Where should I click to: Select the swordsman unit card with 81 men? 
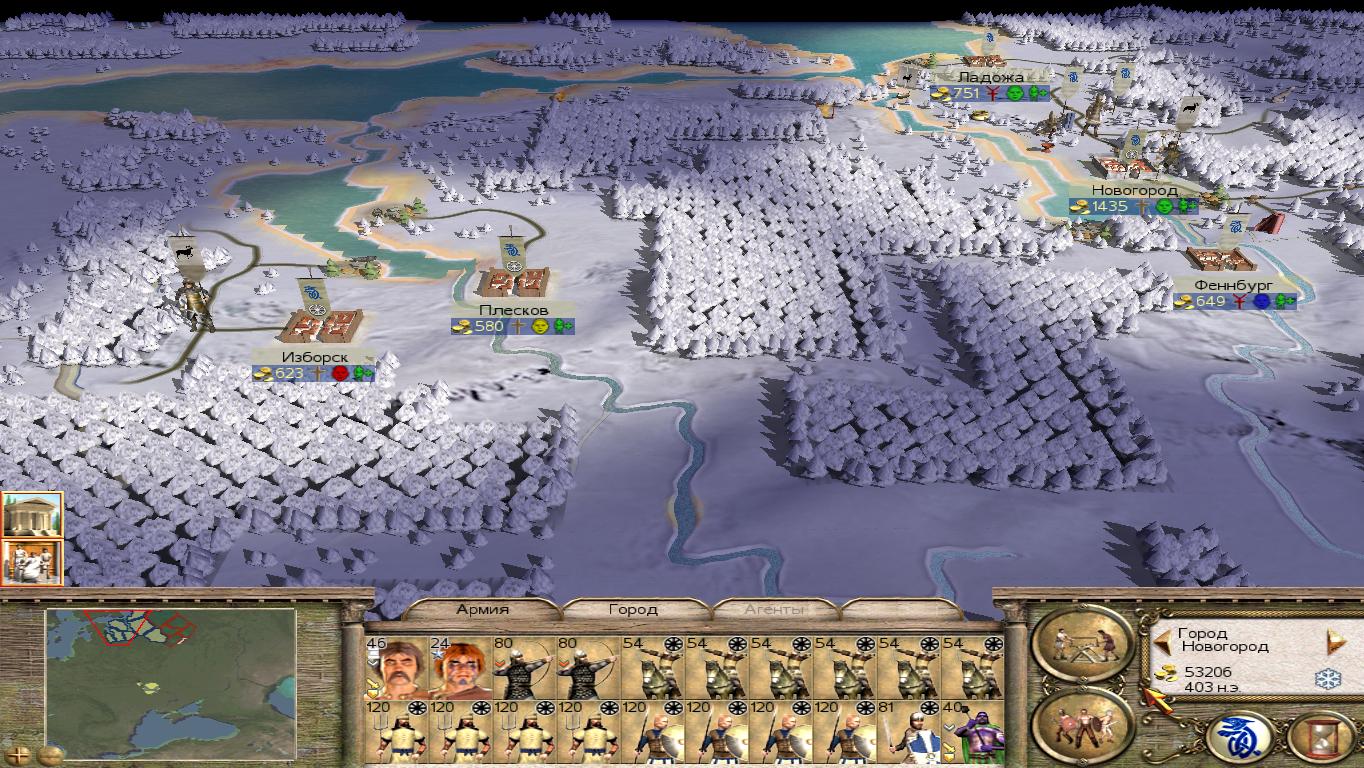(x=909, y=733)
